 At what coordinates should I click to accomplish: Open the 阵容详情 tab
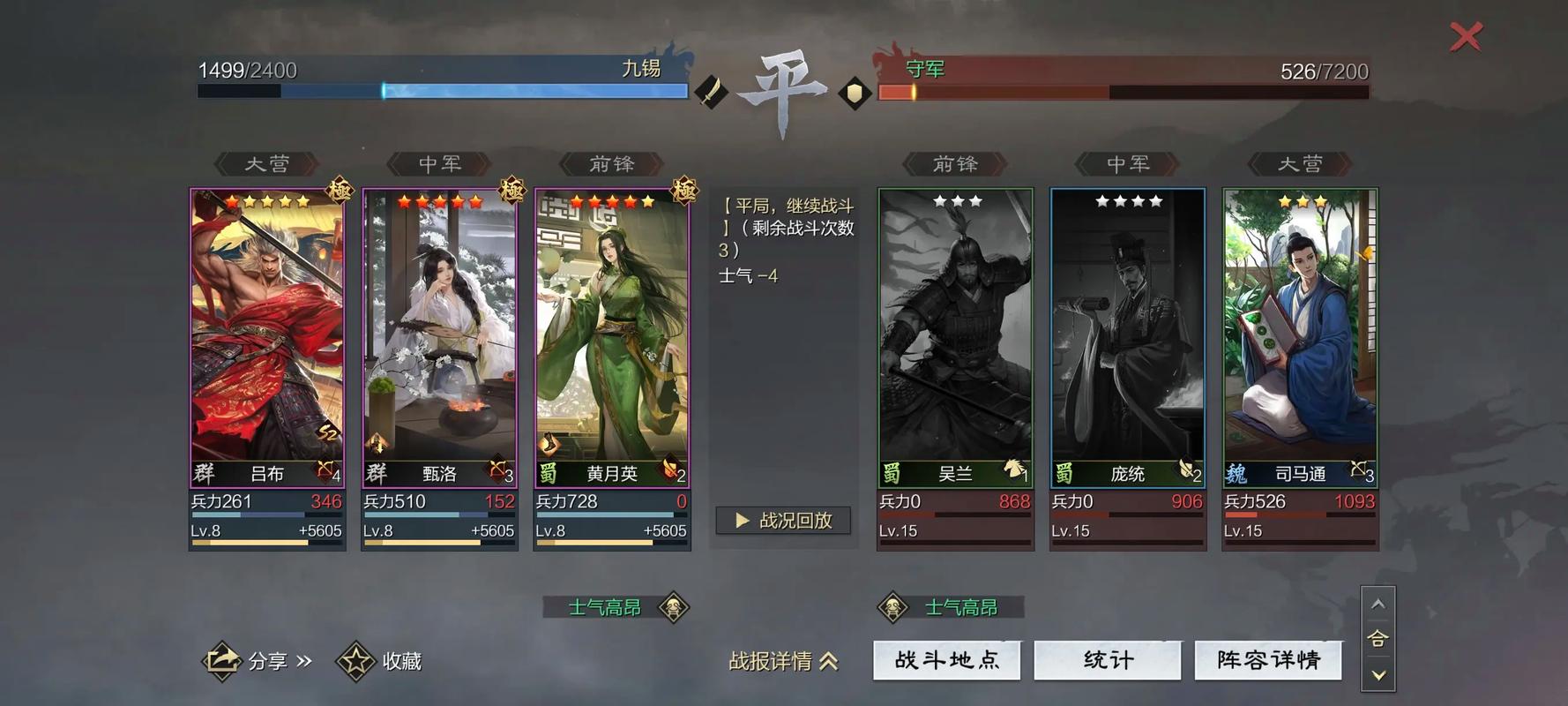(x=1268, y=659)
